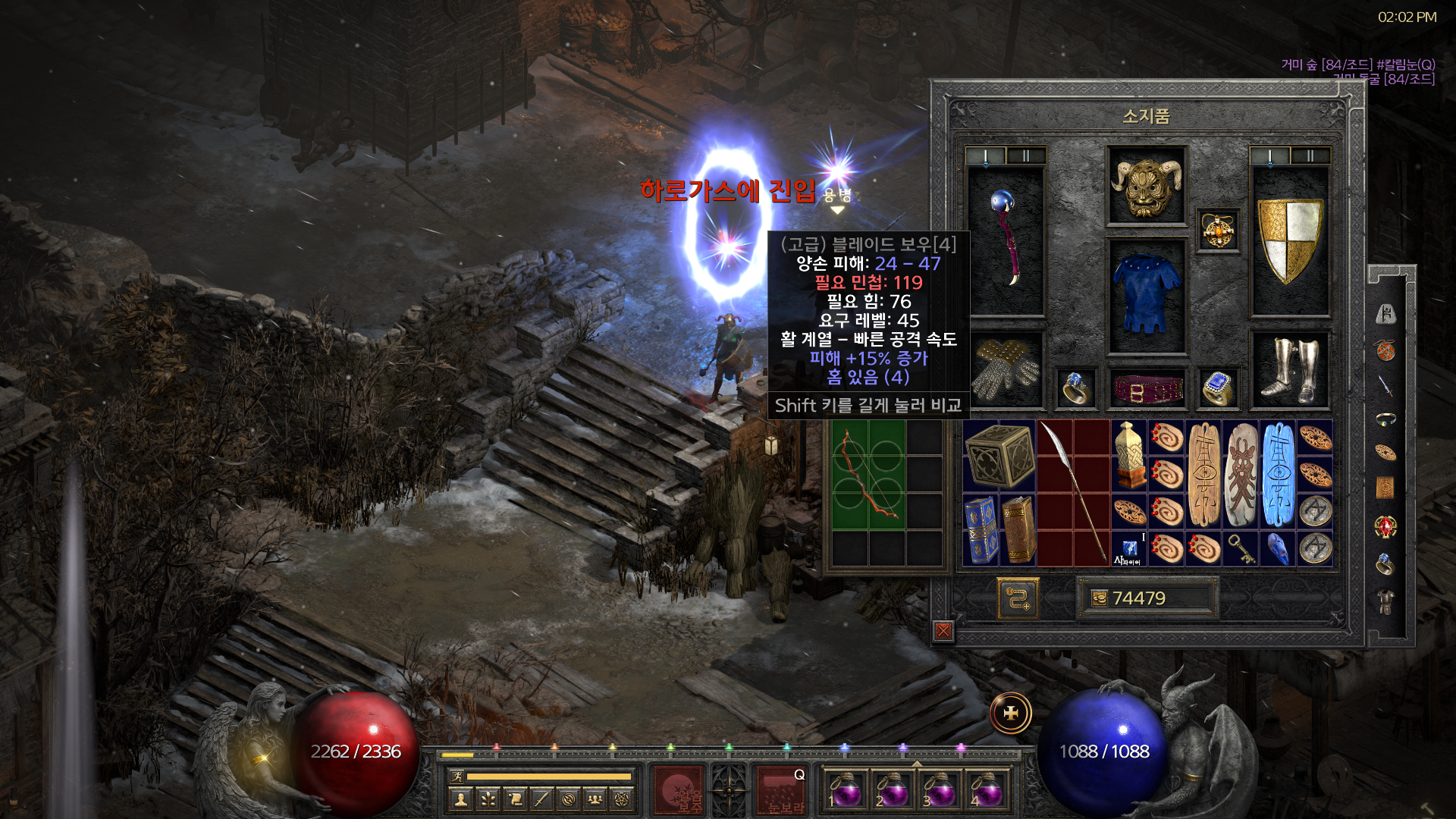Select the equipped maroon belt
Screen dimensions: 1456x819
coord(1147,390)
